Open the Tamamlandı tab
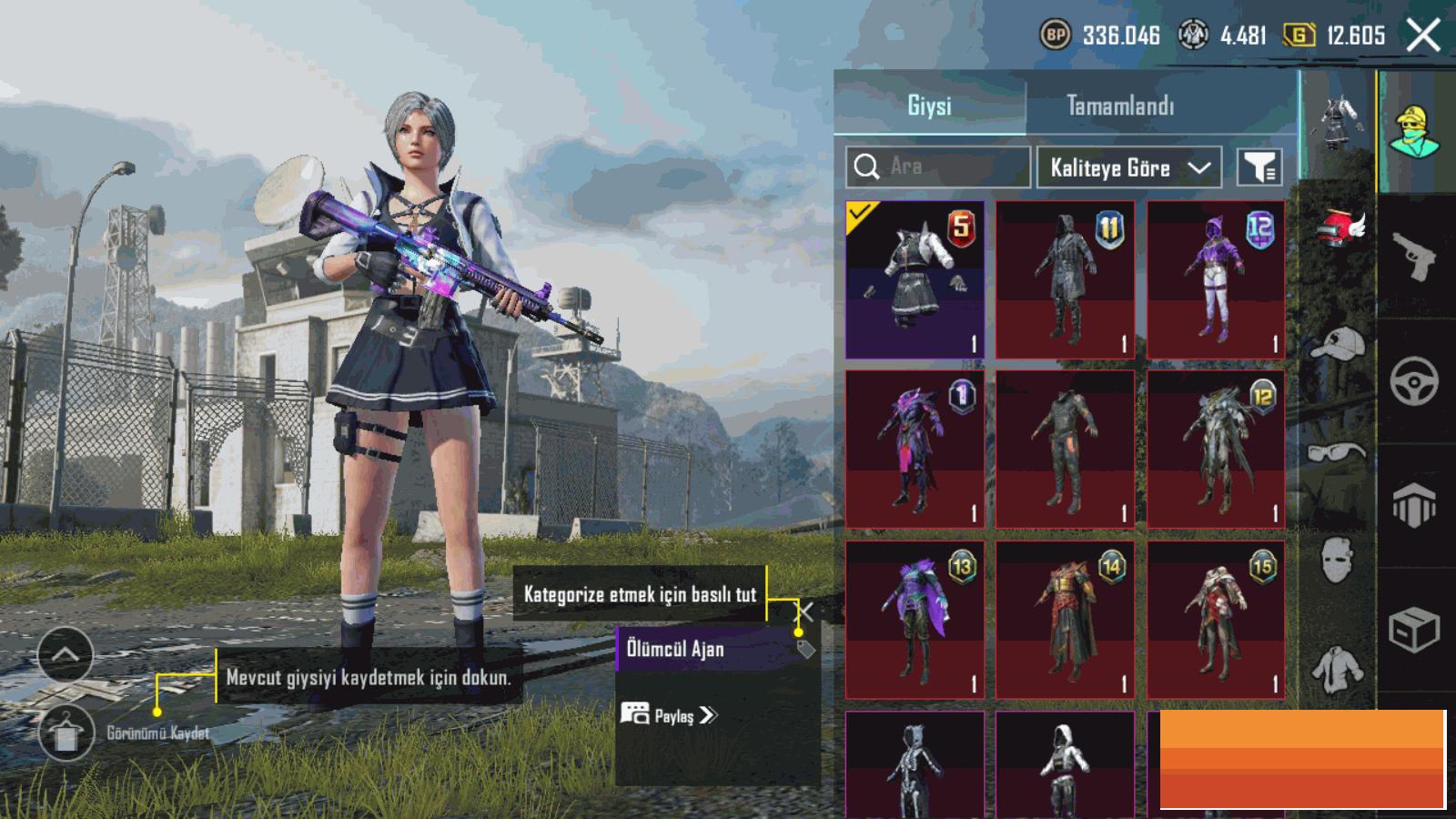 coord(1120,106)
